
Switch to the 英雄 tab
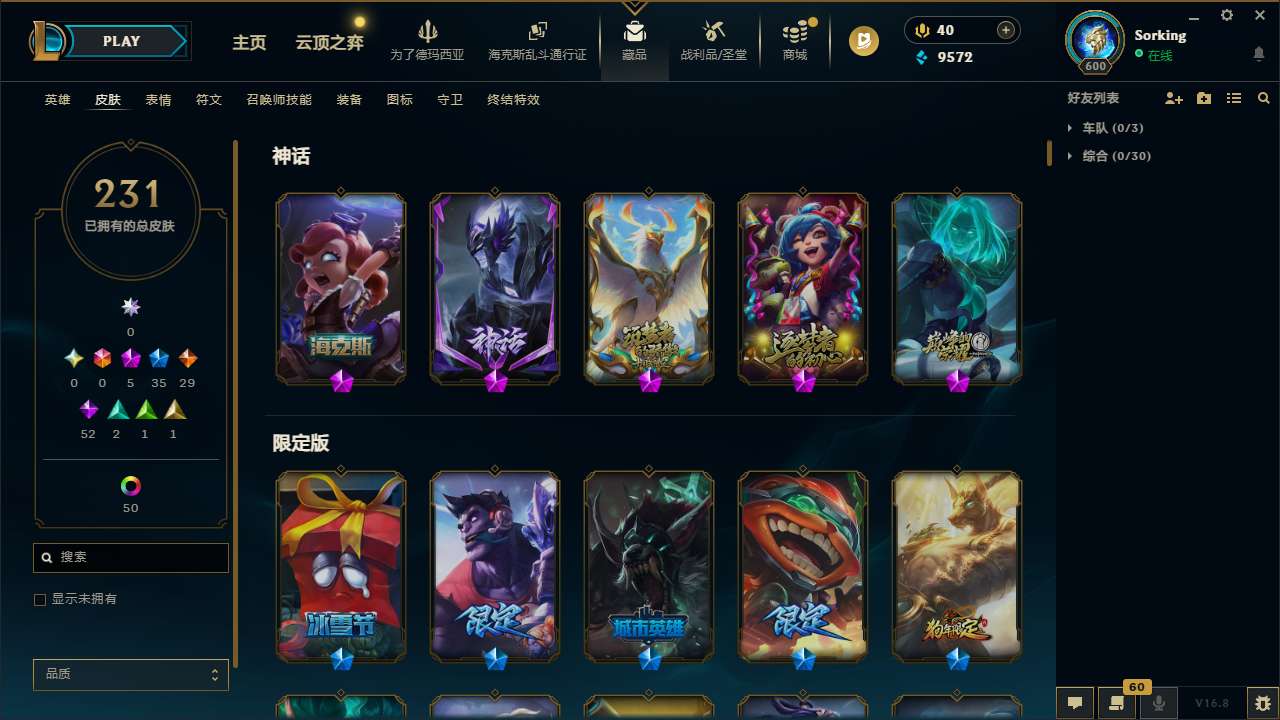57,100
